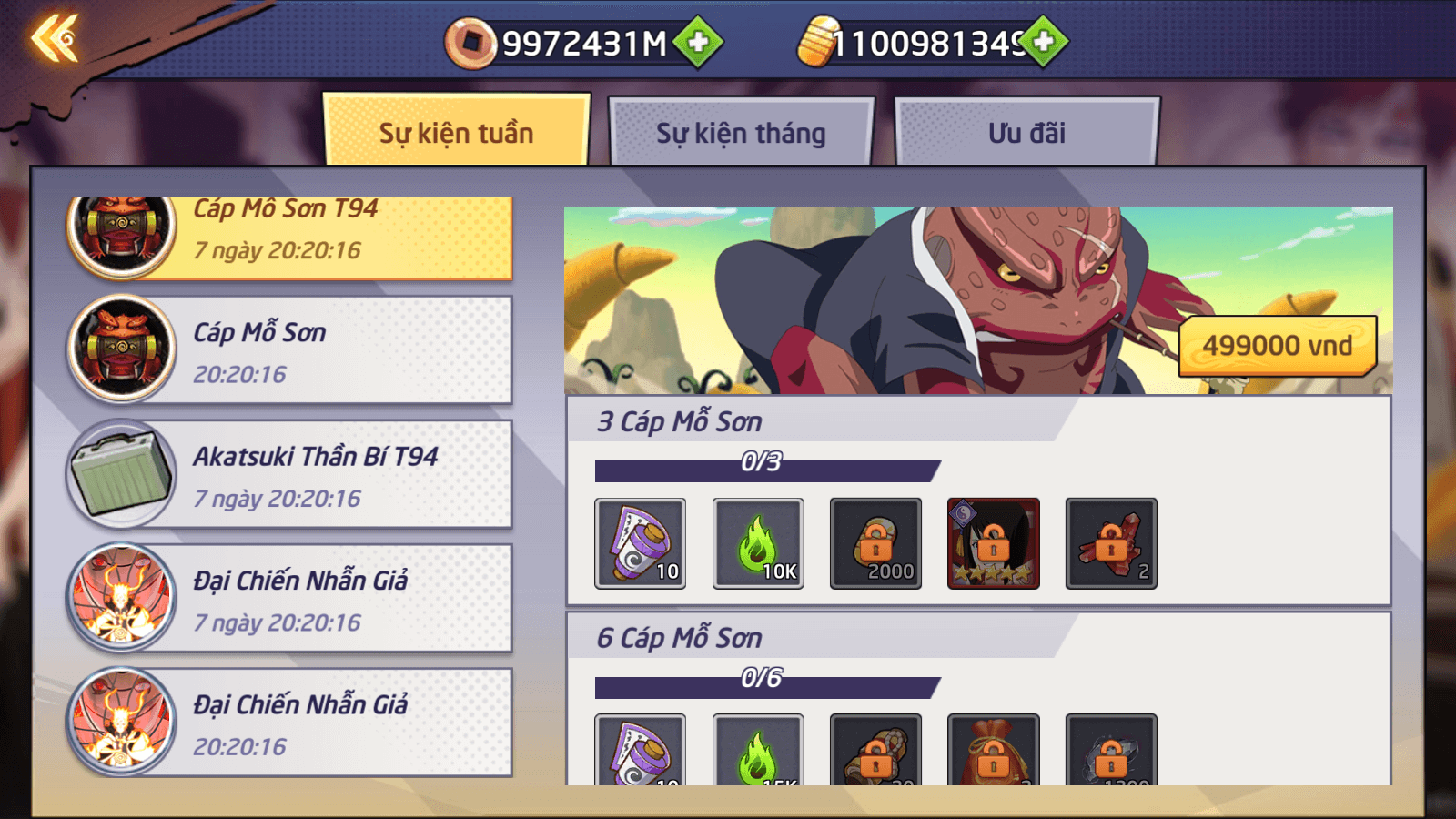The width and height of the screenshot is (1456, 819).
Task: View the green flame 10K reward
Action: click(x=758, y=543)
